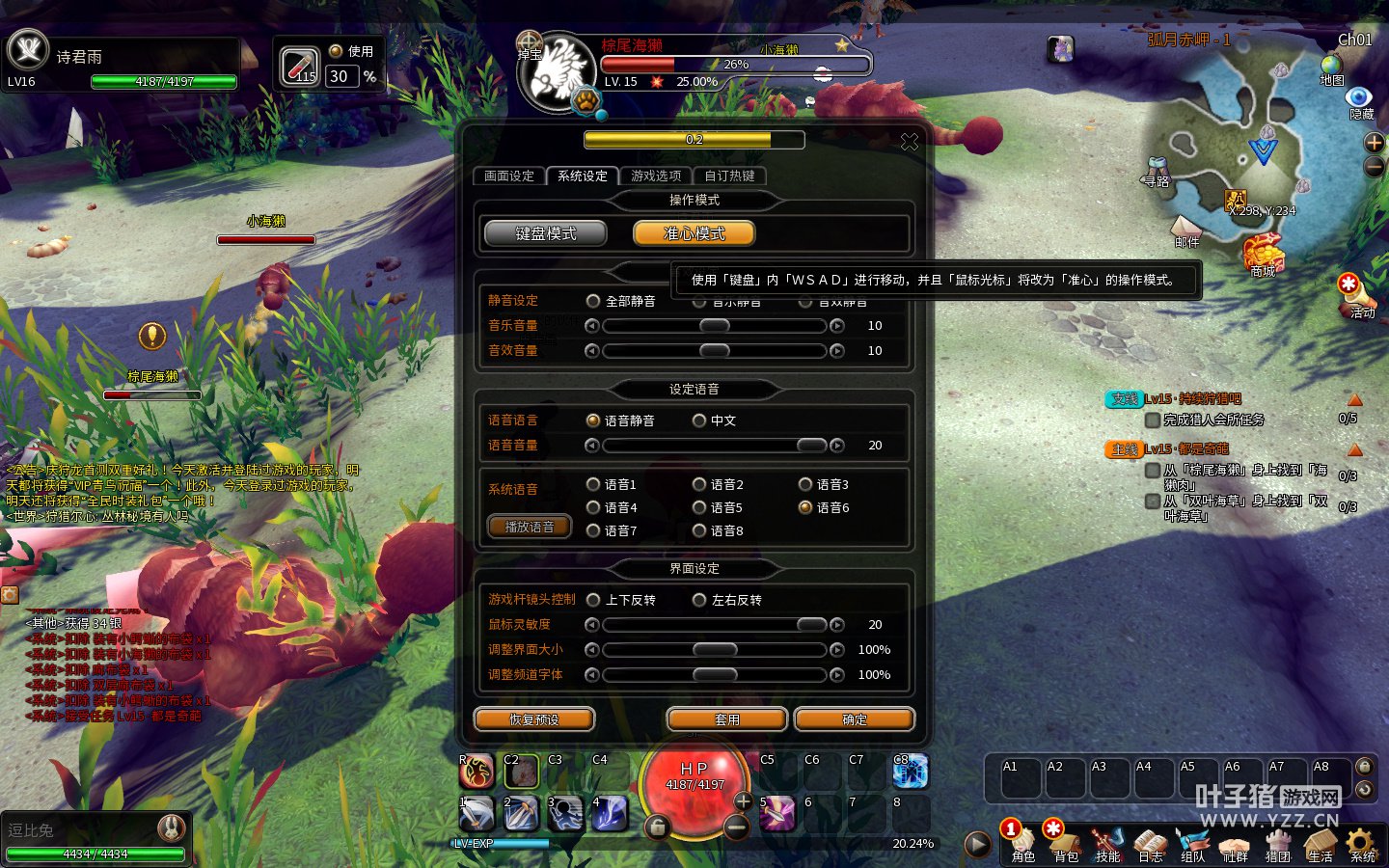Select the 准心模式 button

[x=694, y=233]
